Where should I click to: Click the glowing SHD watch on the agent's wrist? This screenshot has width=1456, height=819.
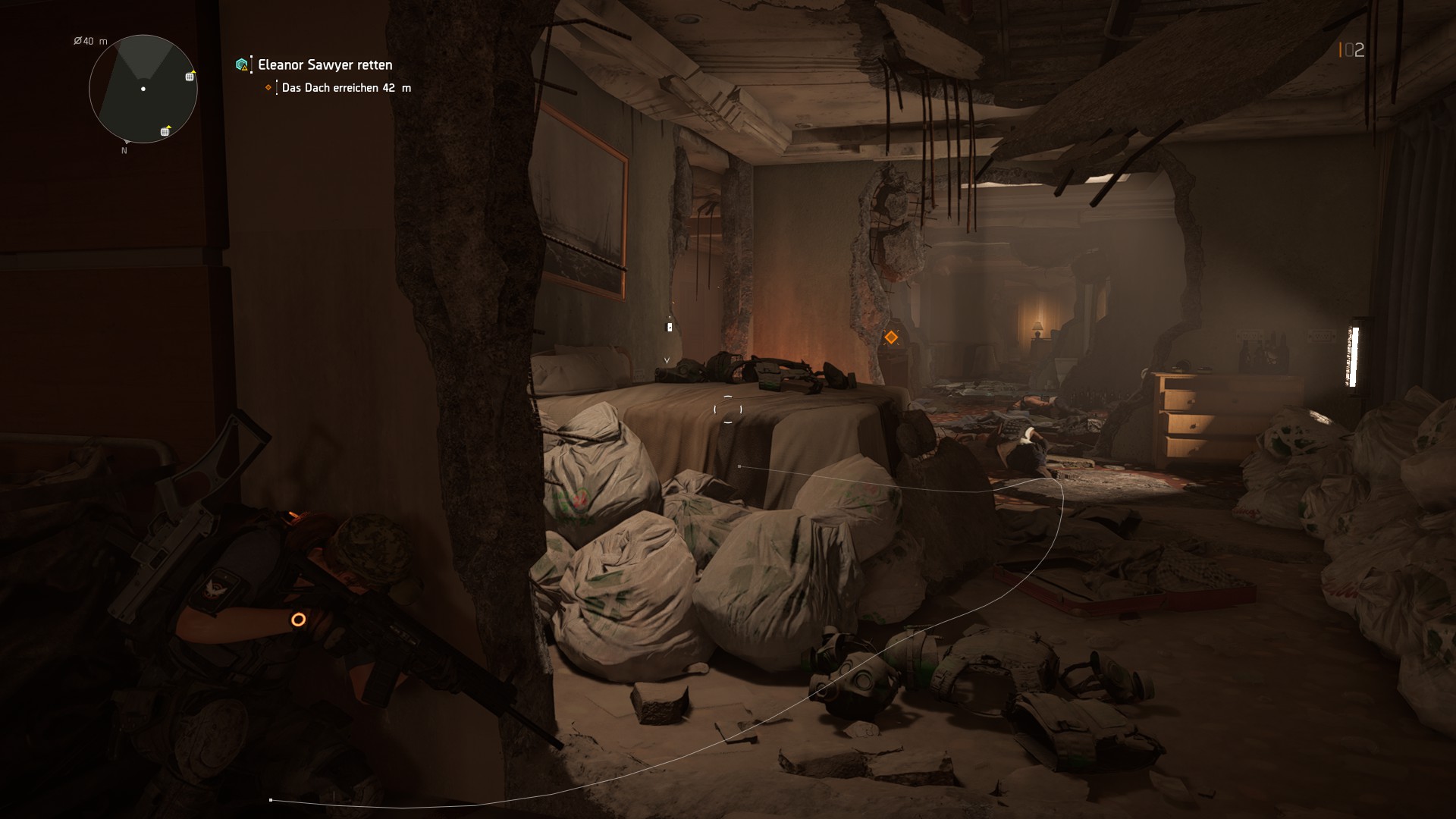pyautogui.click(x=299, y=620)
